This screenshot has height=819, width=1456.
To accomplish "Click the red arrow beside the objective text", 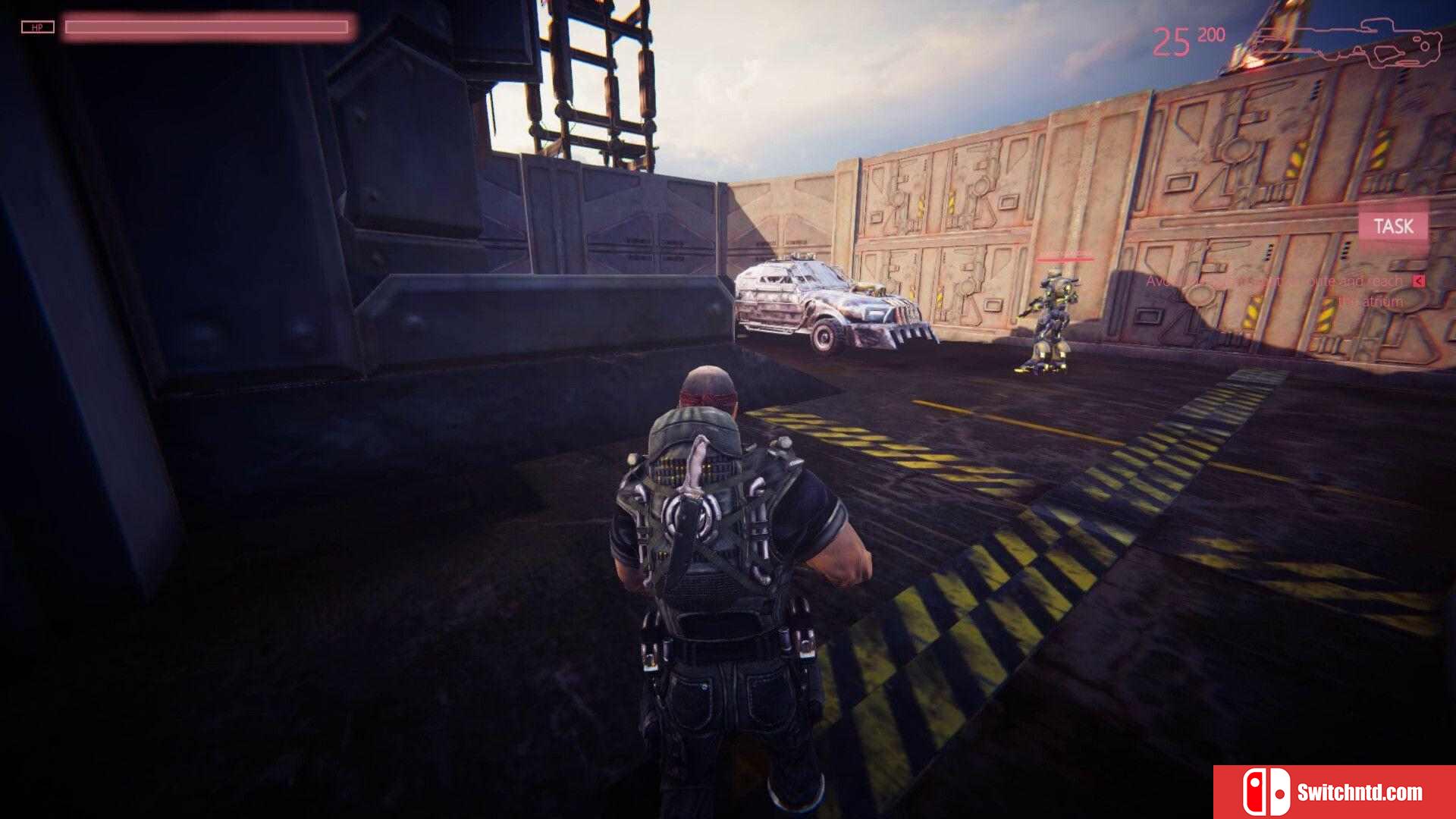I will point(1418,281).
